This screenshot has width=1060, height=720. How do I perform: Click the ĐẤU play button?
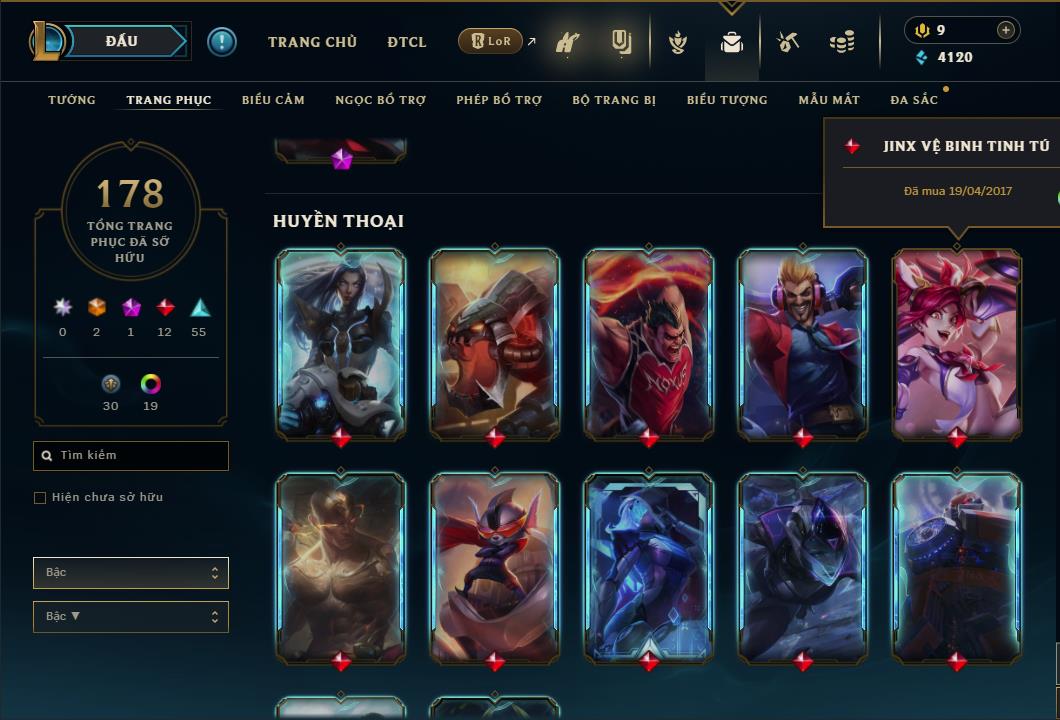122,41
